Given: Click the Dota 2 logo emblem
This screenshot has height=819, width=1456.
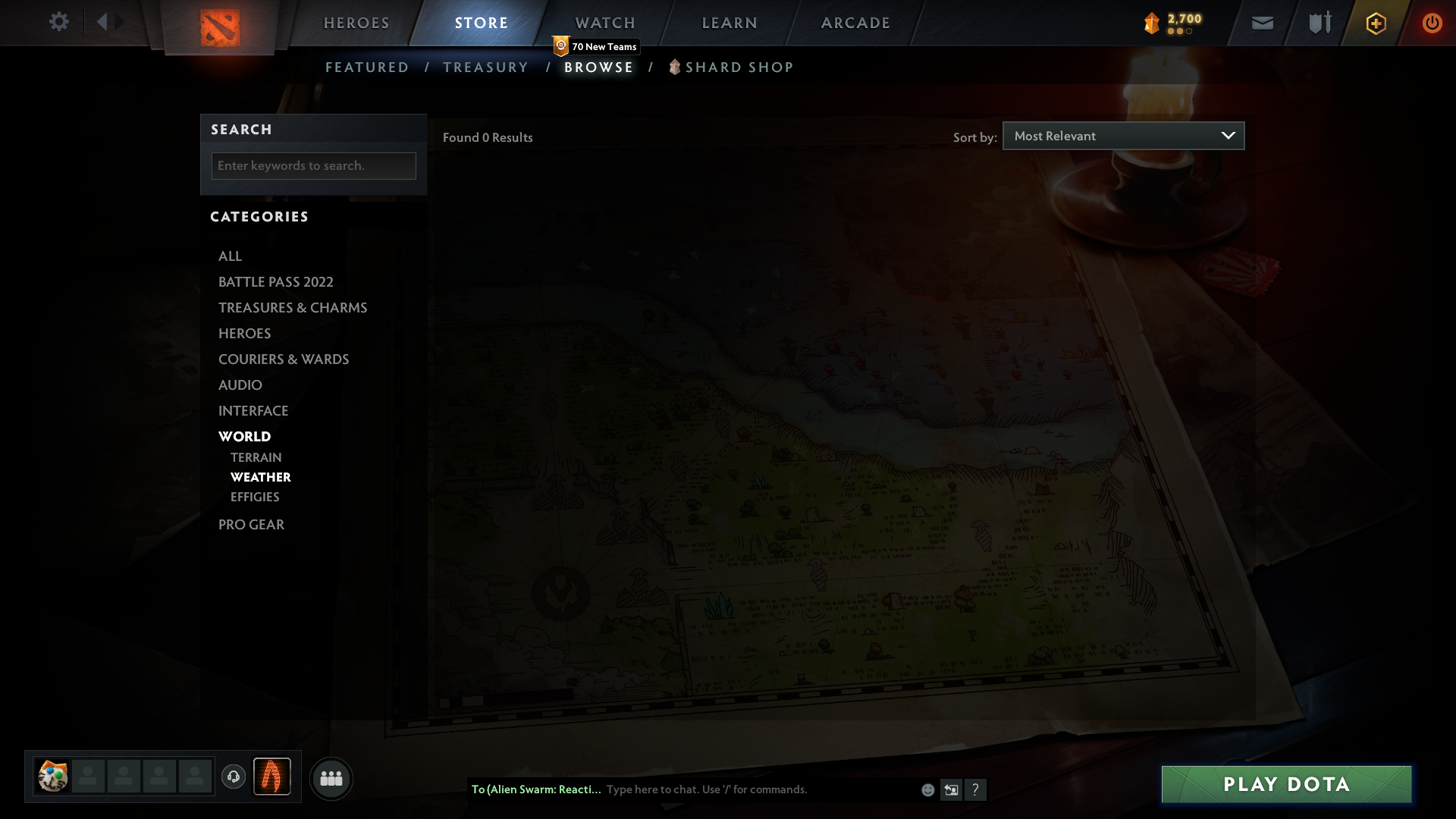Looking at the screenshot, I should click(219, 27).
